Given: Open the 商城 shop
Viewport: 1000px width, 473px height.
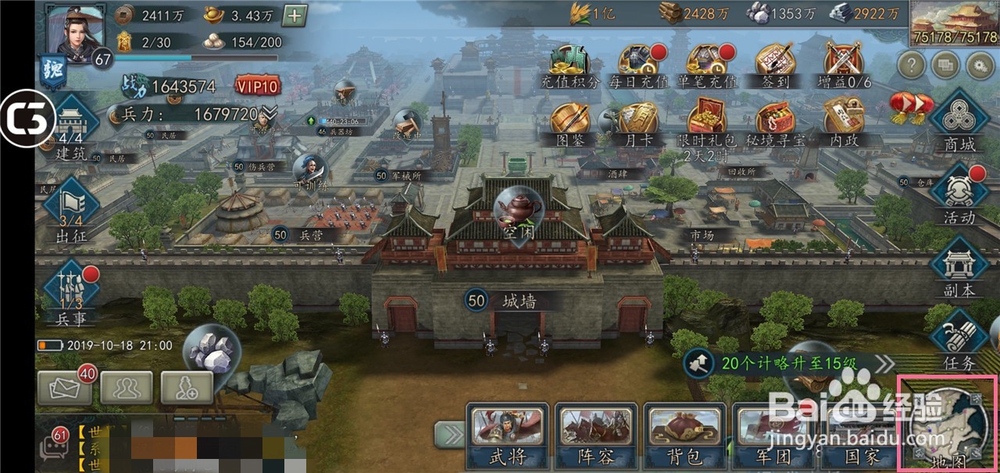Looking at the screenshot, I should pos(958,124).
